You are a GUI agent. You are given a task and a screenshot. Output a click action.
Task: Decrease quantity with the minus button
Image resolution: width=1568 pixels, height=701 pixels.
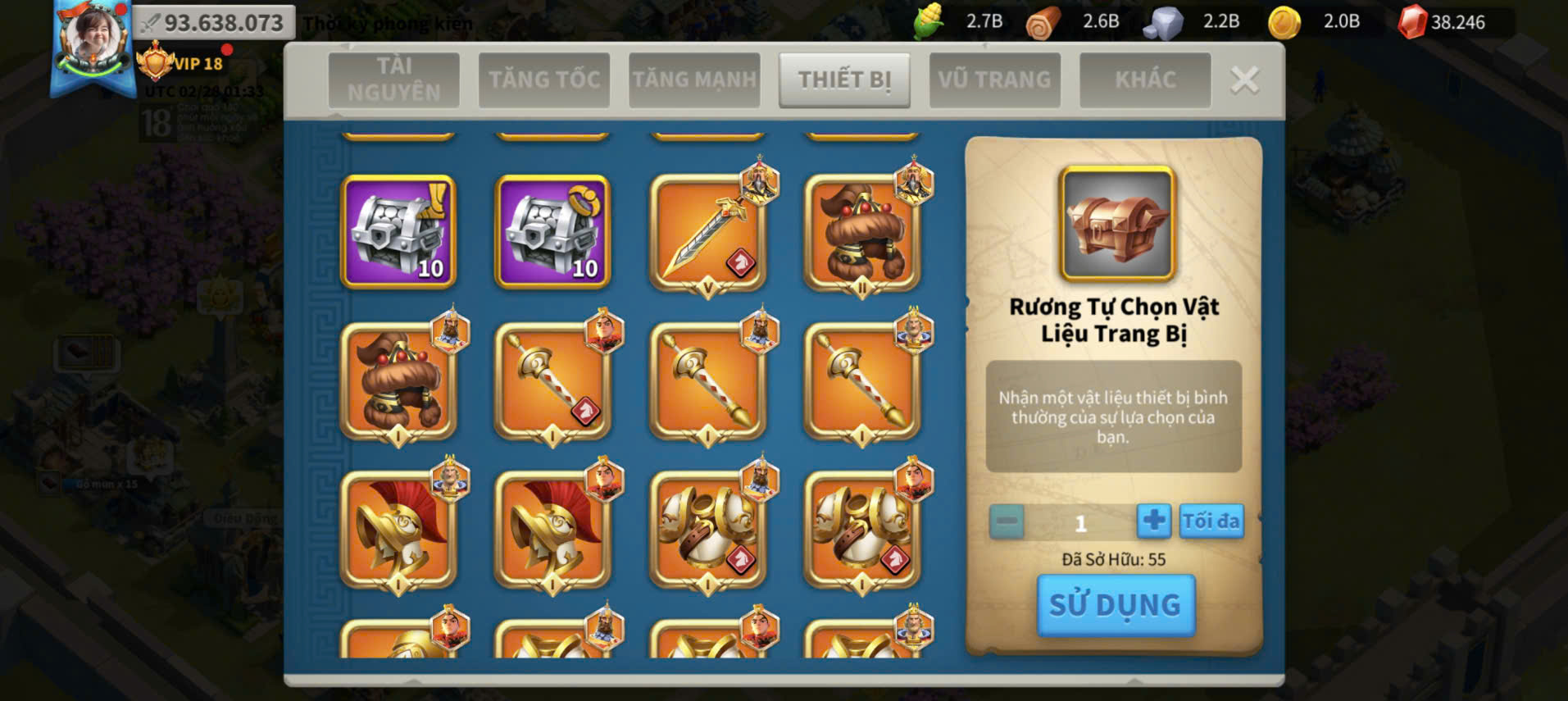1007,521
